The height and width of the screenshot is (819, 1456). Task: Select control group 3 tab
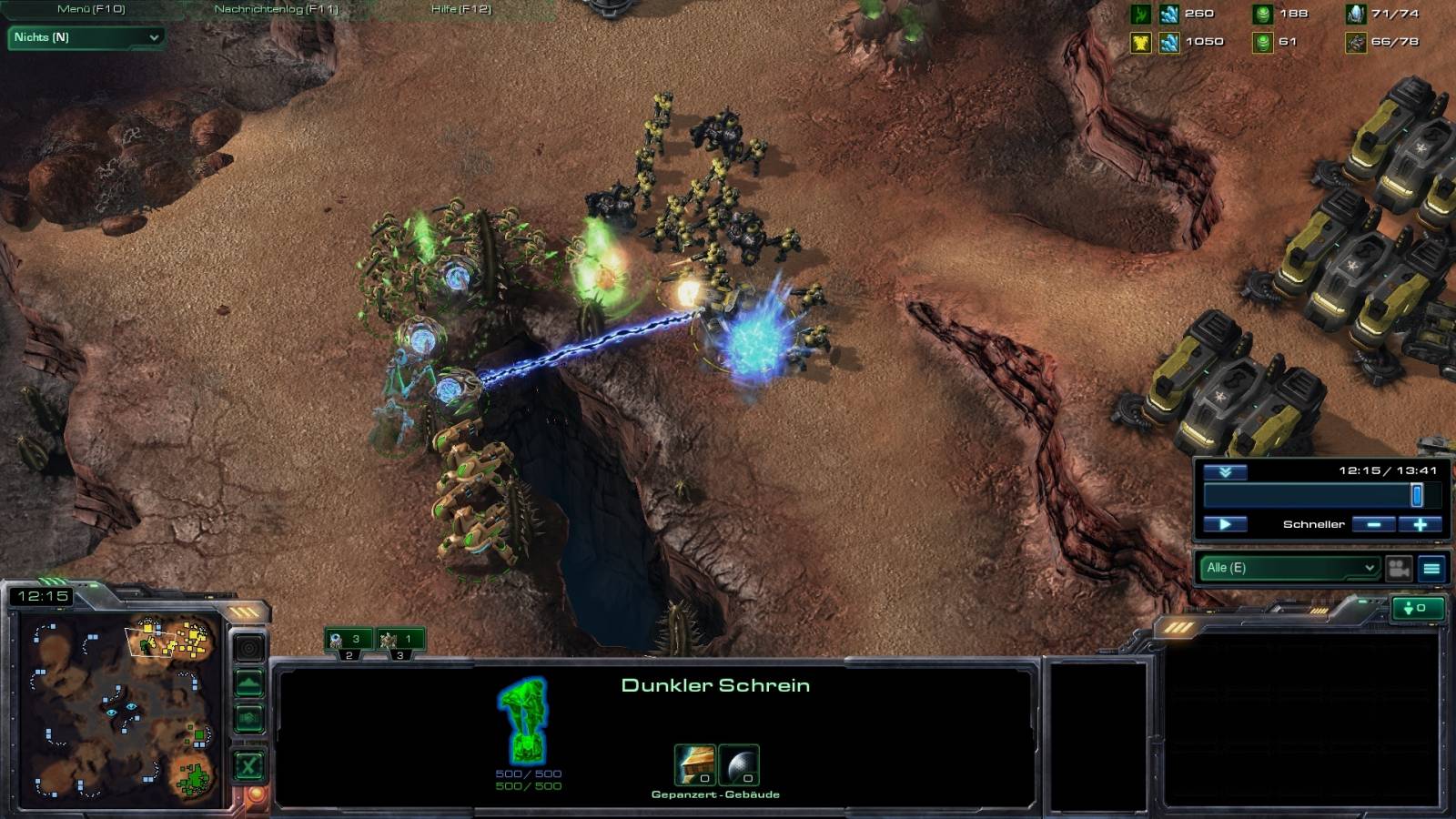point(400,641)
